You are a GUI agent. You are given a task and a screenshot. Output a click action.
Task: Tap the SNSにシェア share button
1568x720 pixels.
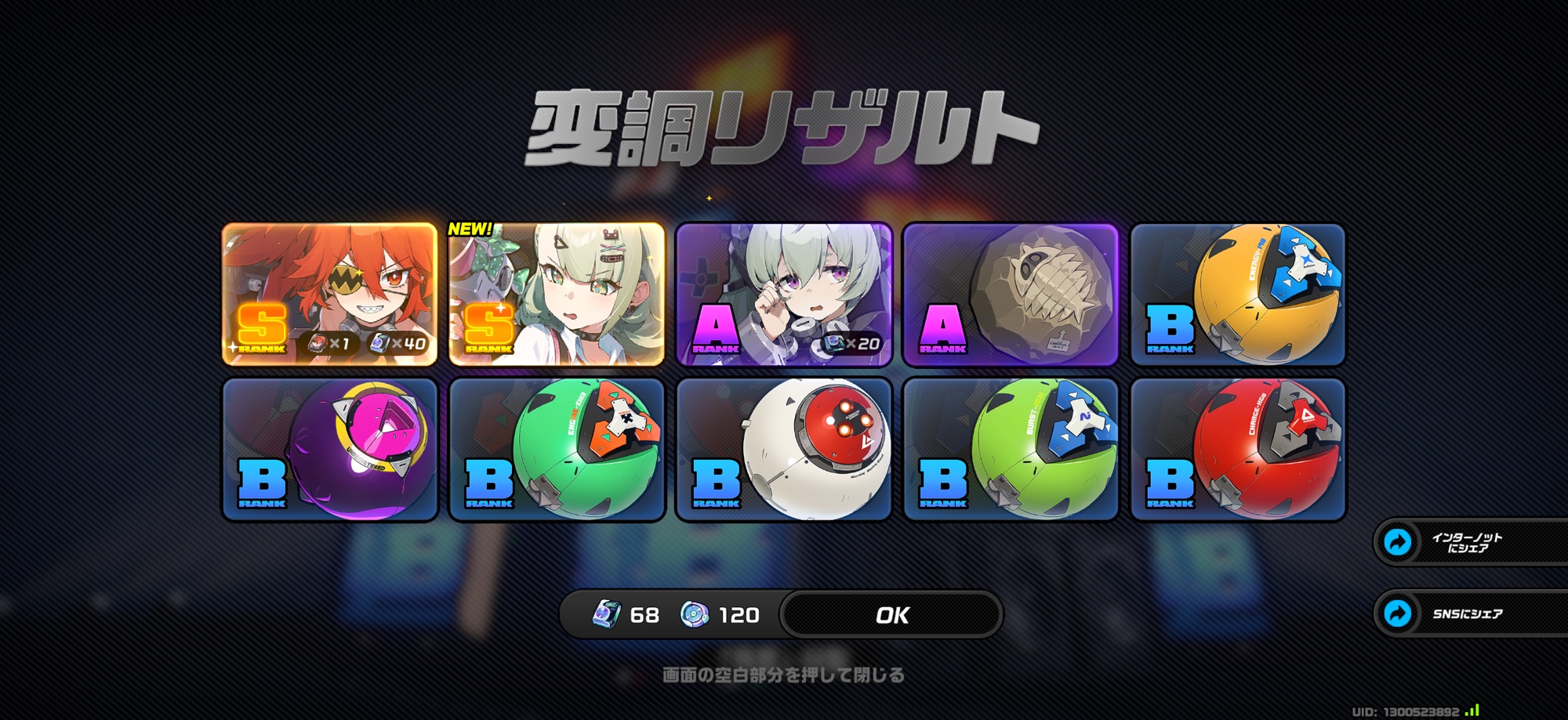click(1466, 613)
